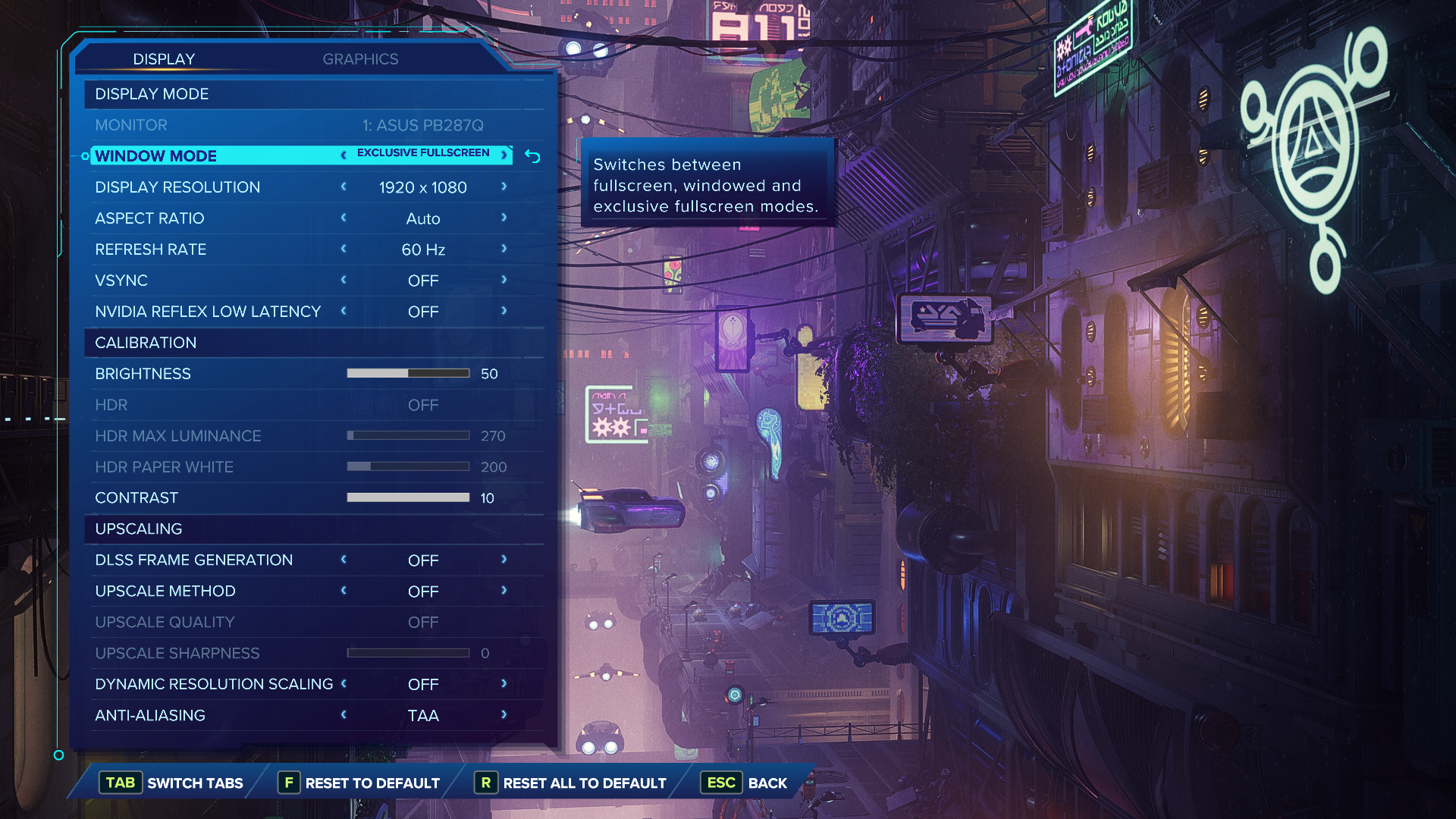Choose Reset All To Default
1456x819 pixels.
pyautogui.click(x=570, y=783)
